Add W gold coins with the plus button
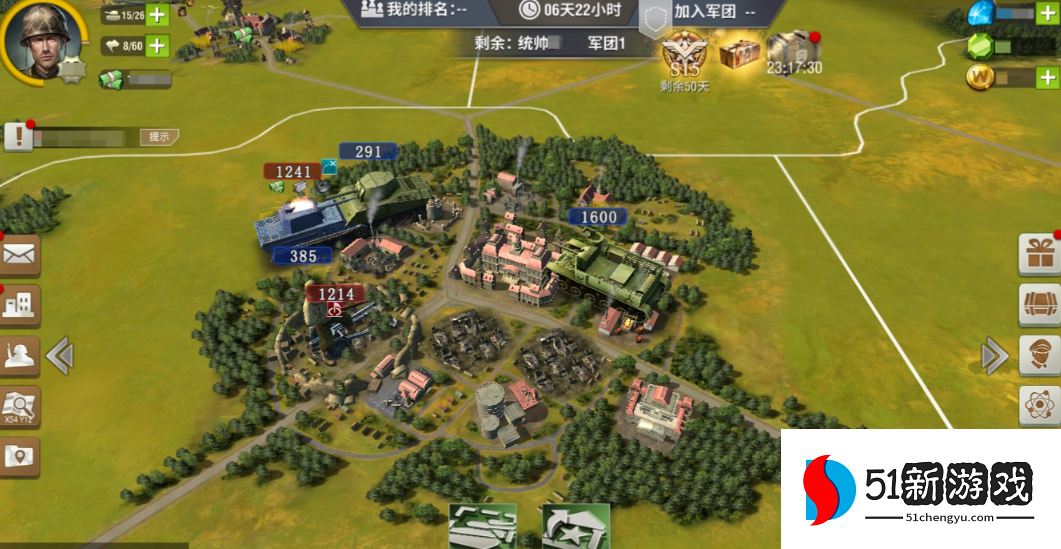Viewport: 1061px width, 549px height. pyautogui.click(x=1047, y=77)
